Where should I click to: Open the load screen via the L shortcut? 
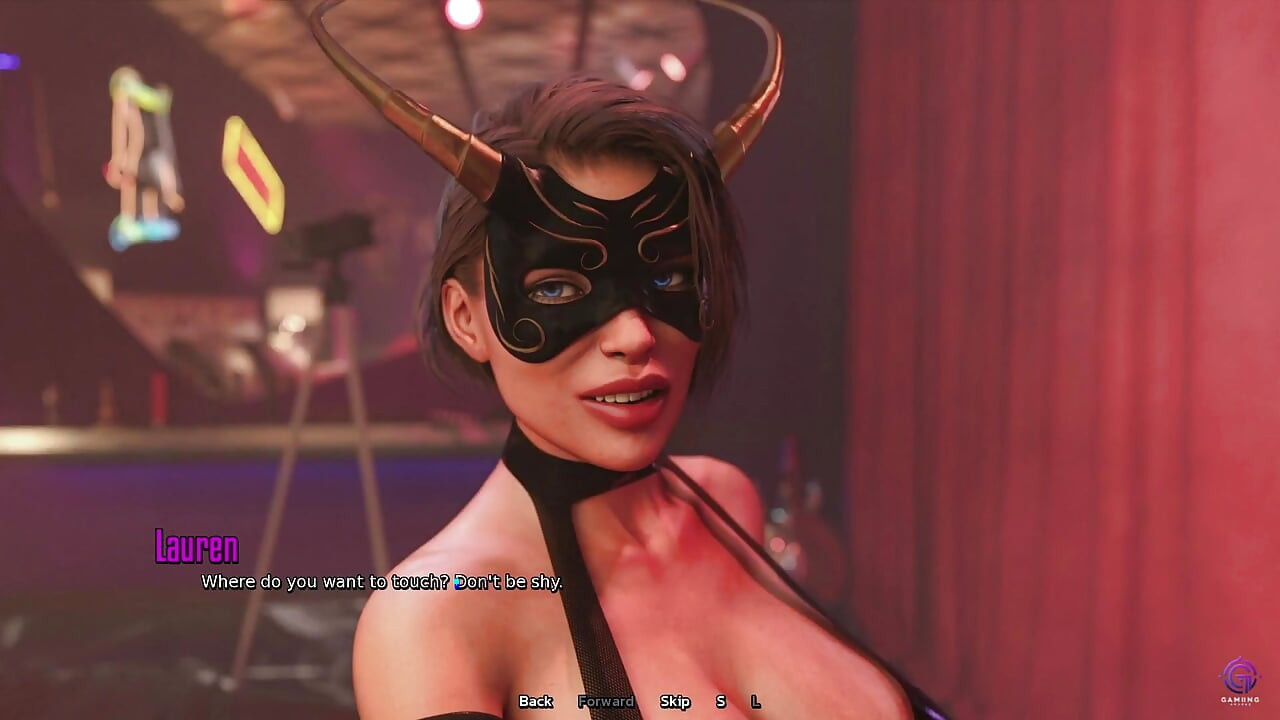[755, 702]
